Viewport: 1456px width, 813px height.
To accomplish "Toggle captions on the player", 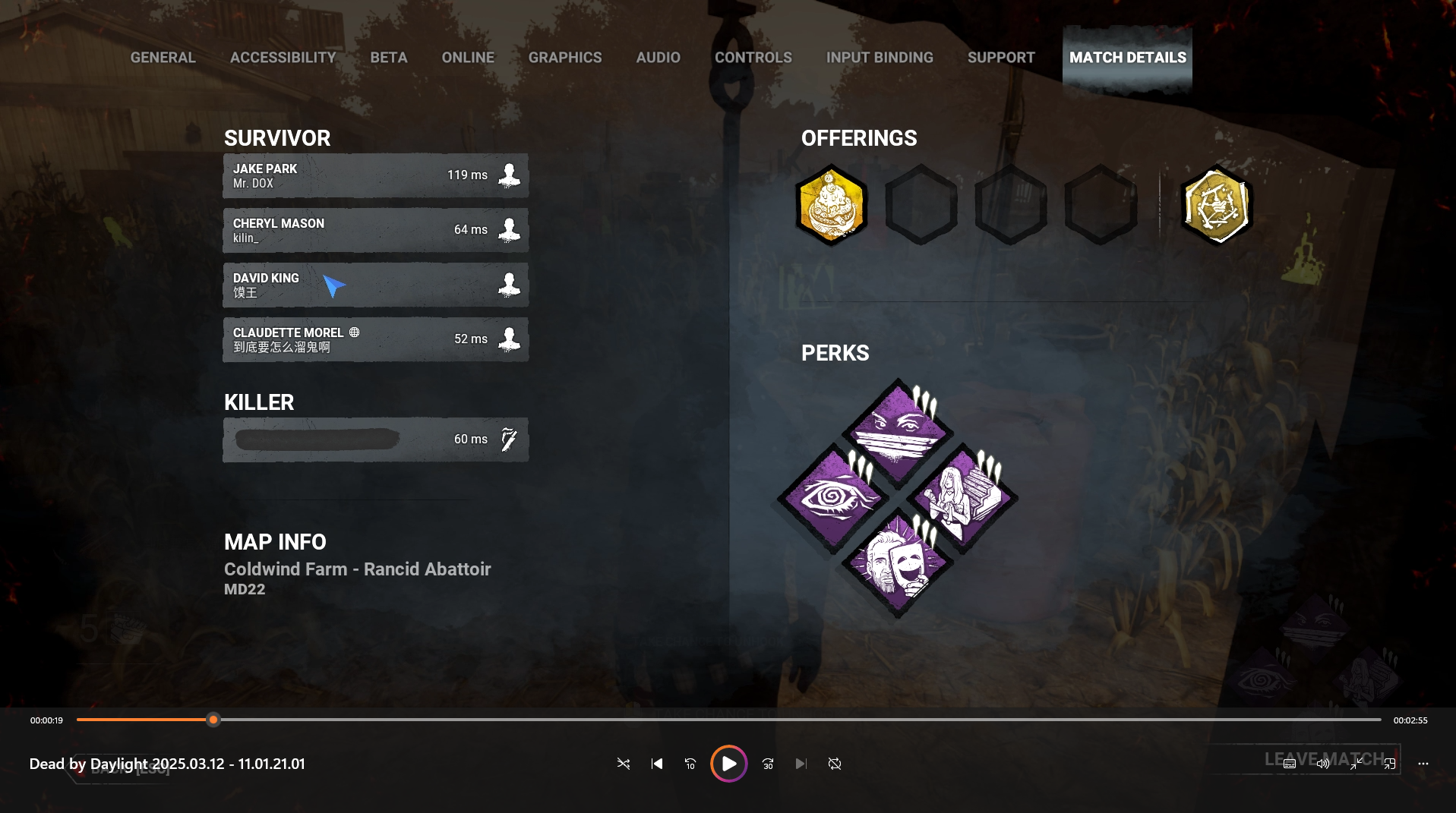I will pos(1289,764).
